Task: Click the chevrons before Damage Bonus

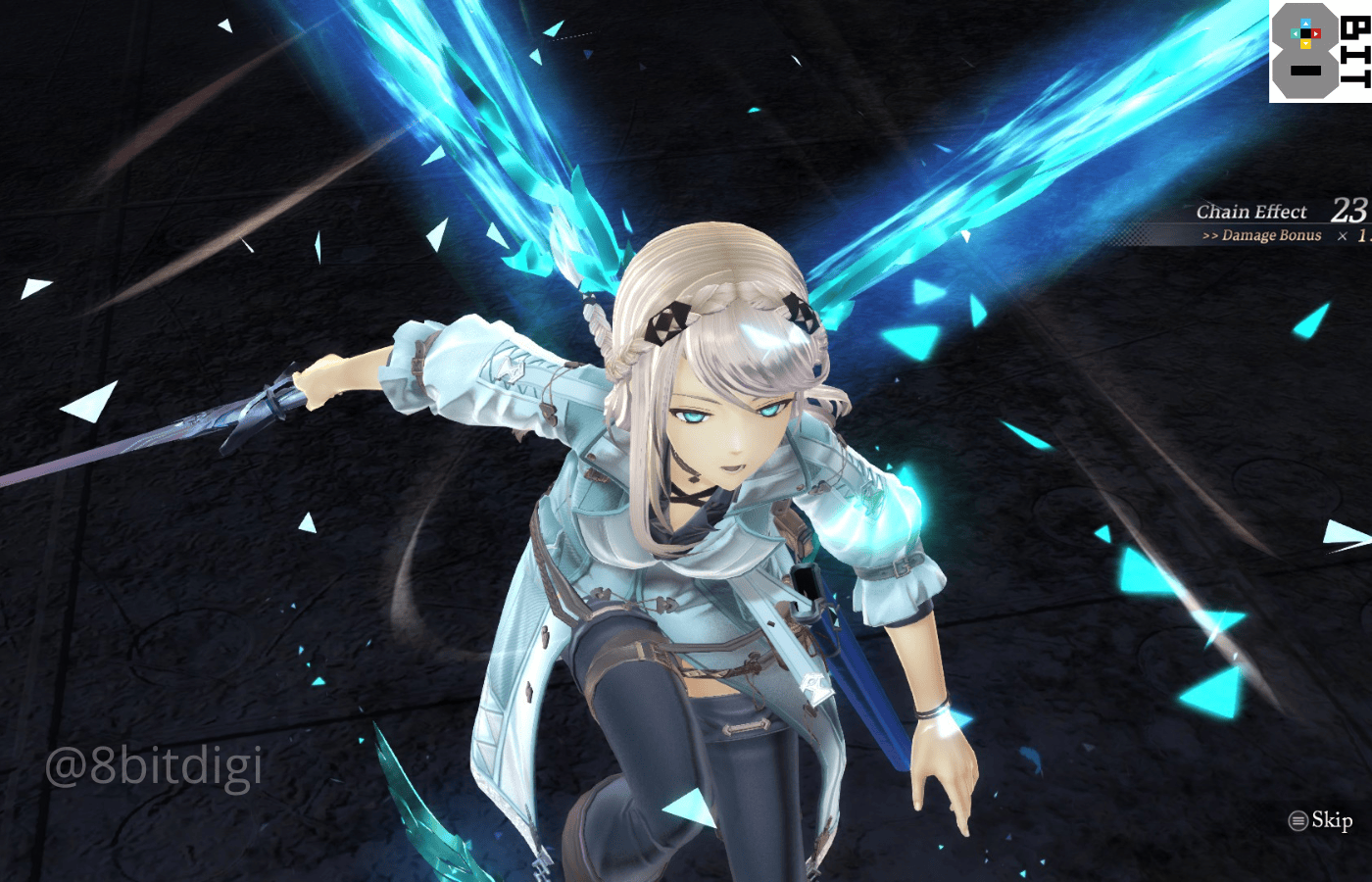Action: [x=1212, y=235]
